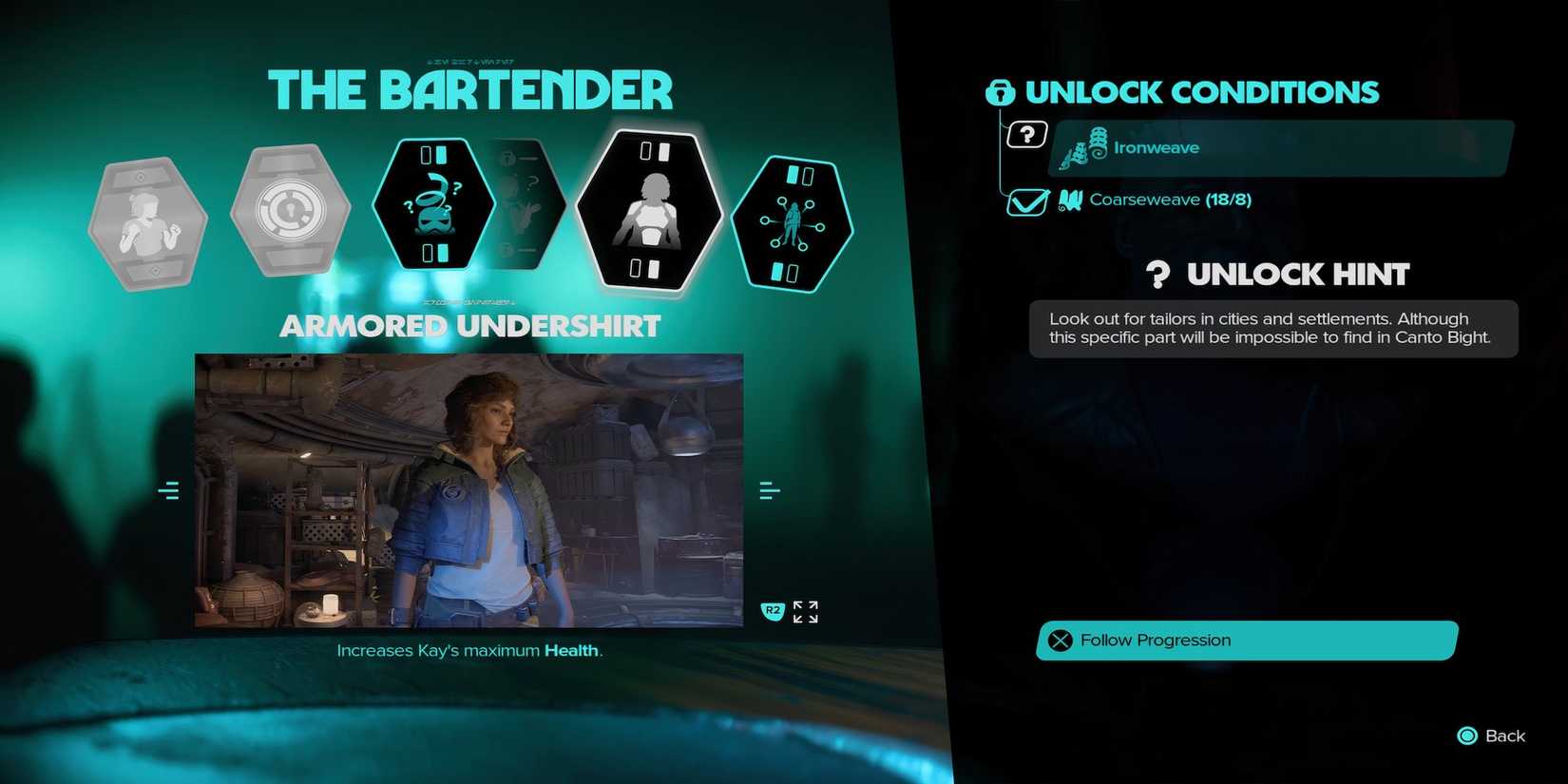Toggle the X Follow Progression circle icon
This screenshot has width=1568, height=784.
[1061, 641]
